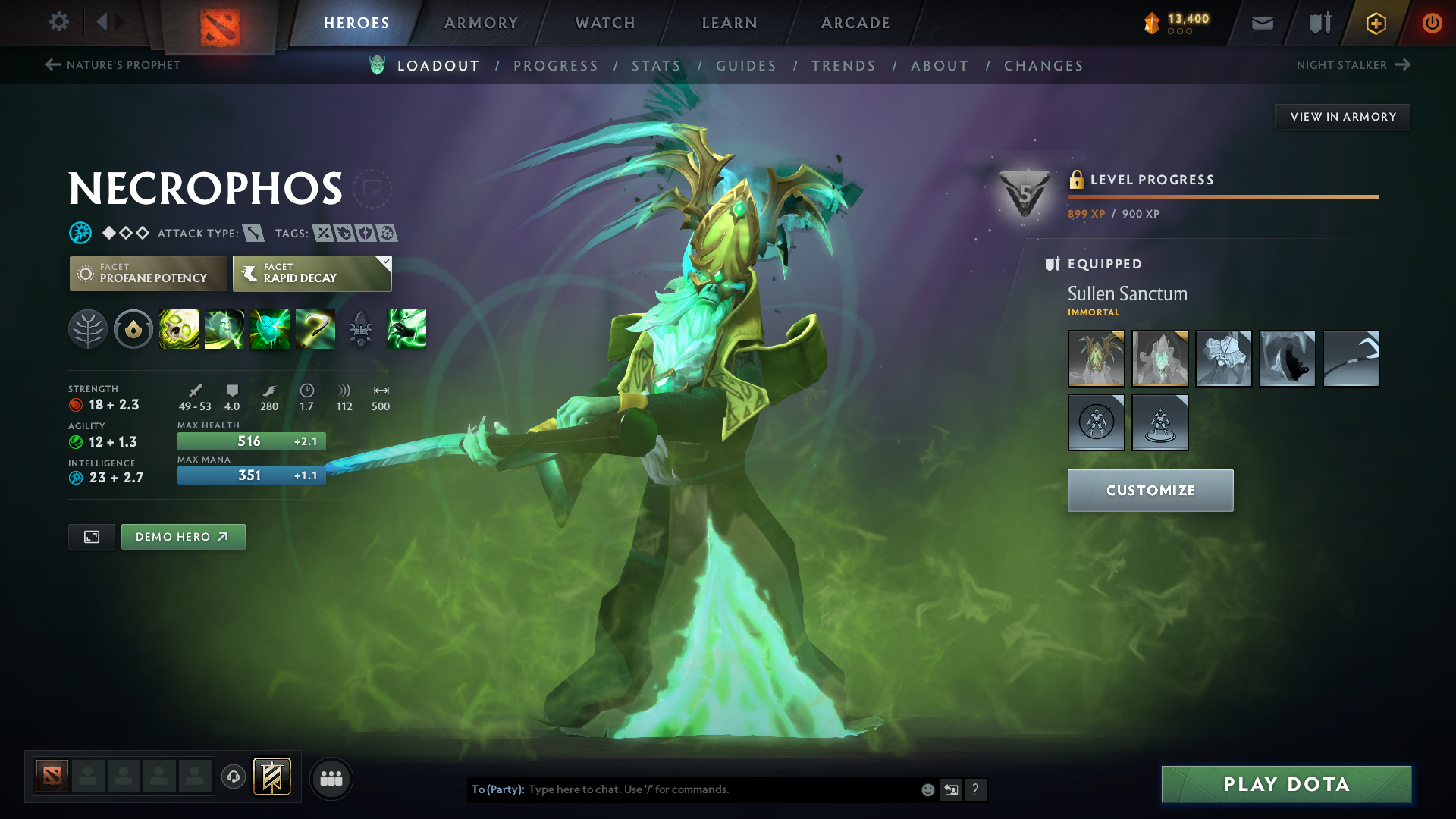
Task: Launch Demo Hero mode
Action: tap(183, 537)
